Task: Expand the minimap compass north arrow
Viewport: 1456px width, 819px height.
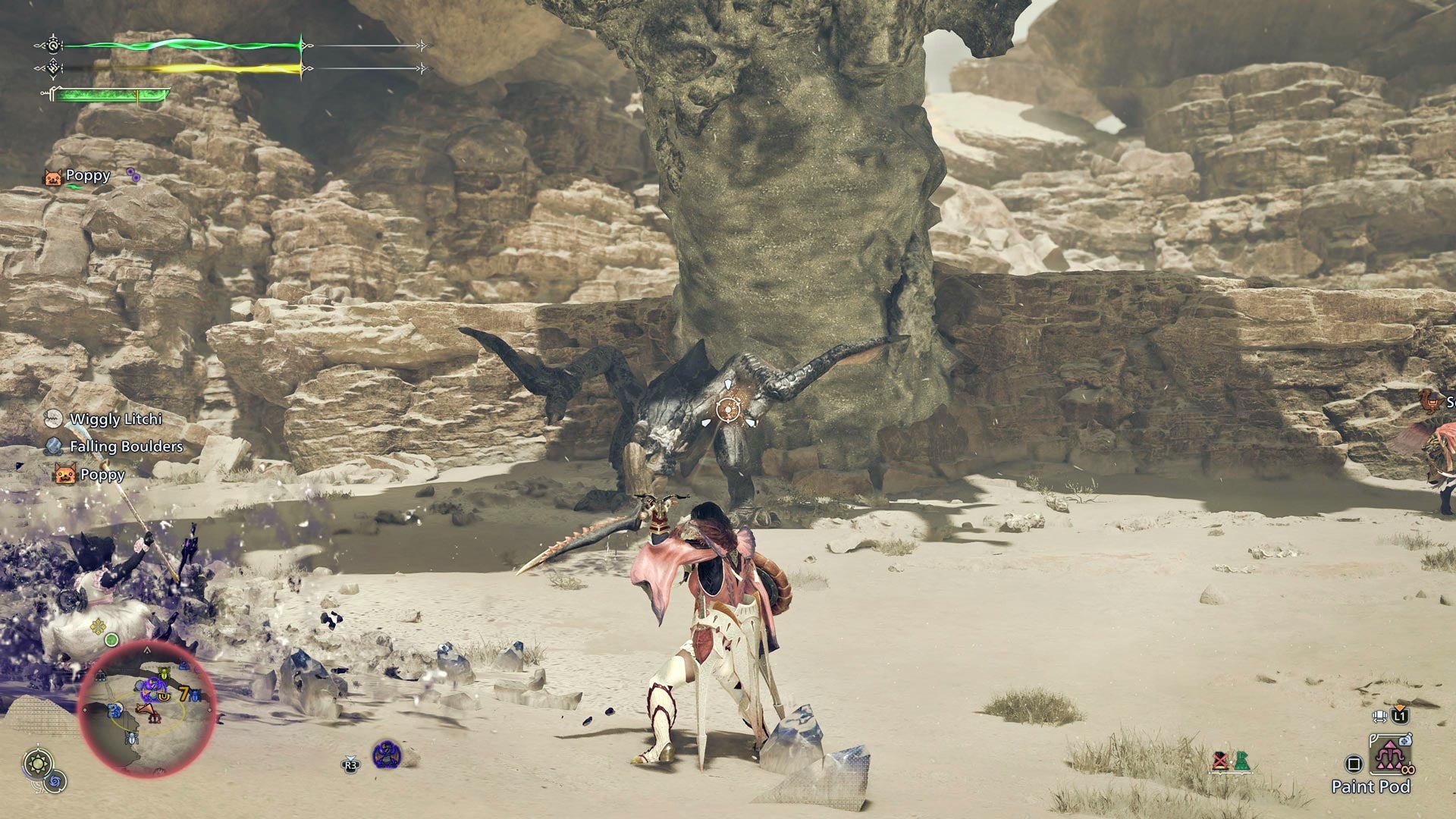Action: pyautogui.click(x=148, y=650)
